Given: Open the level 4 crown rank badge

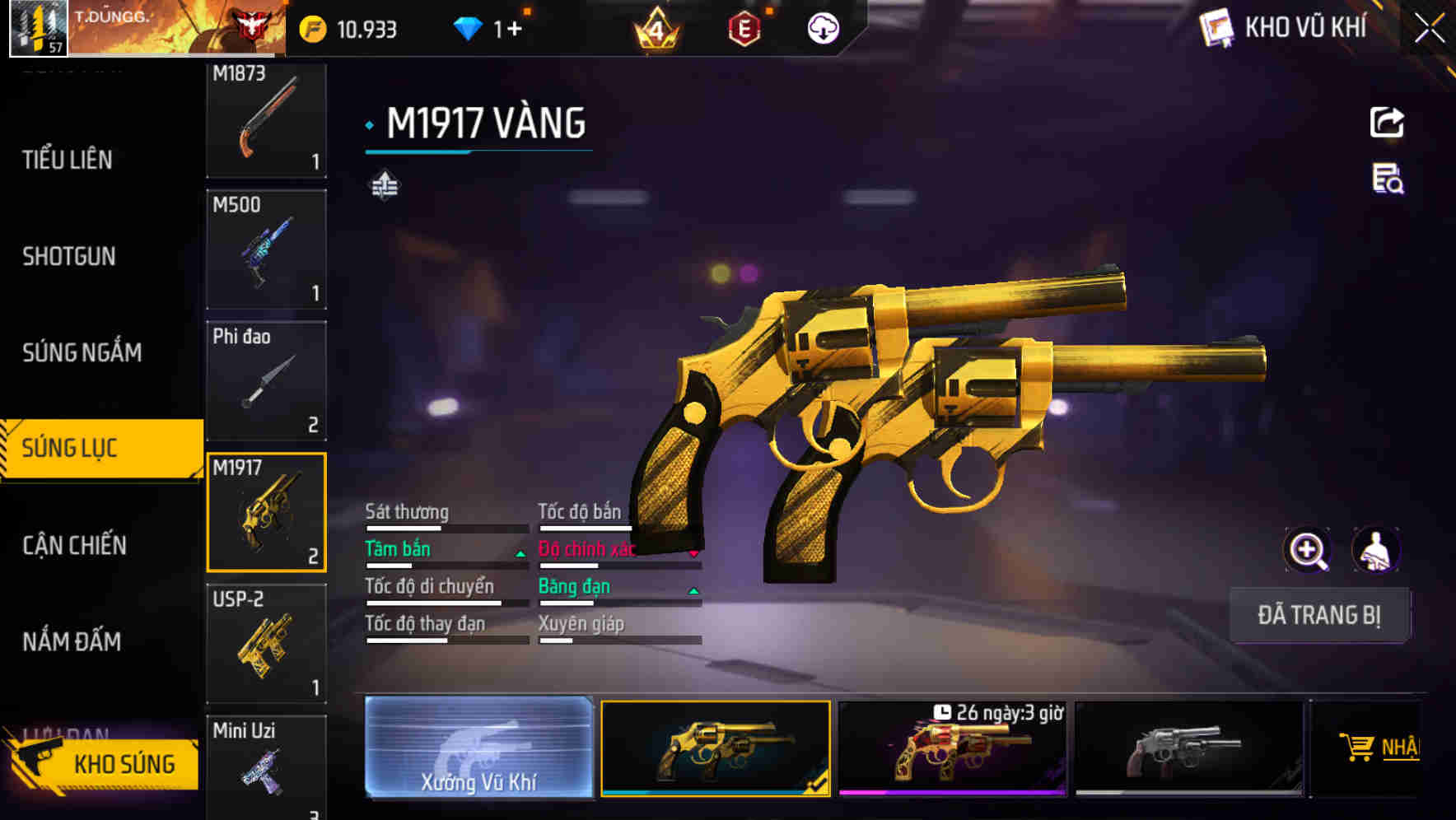Looking at the screenshot, I should tap(657, 27).
